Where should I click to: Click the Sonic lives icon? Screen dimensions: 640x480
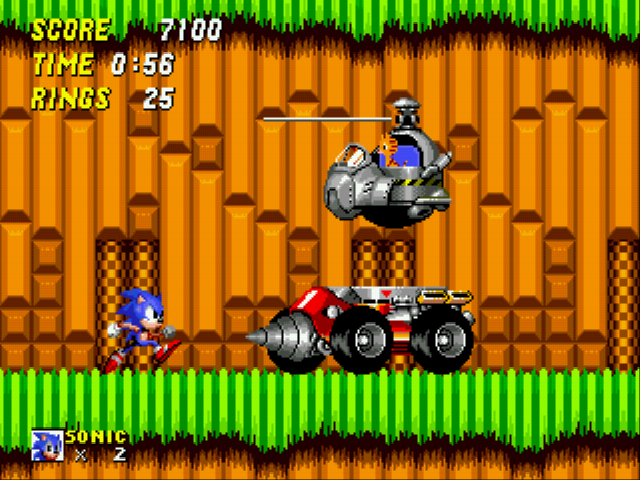tap(47, 444)
